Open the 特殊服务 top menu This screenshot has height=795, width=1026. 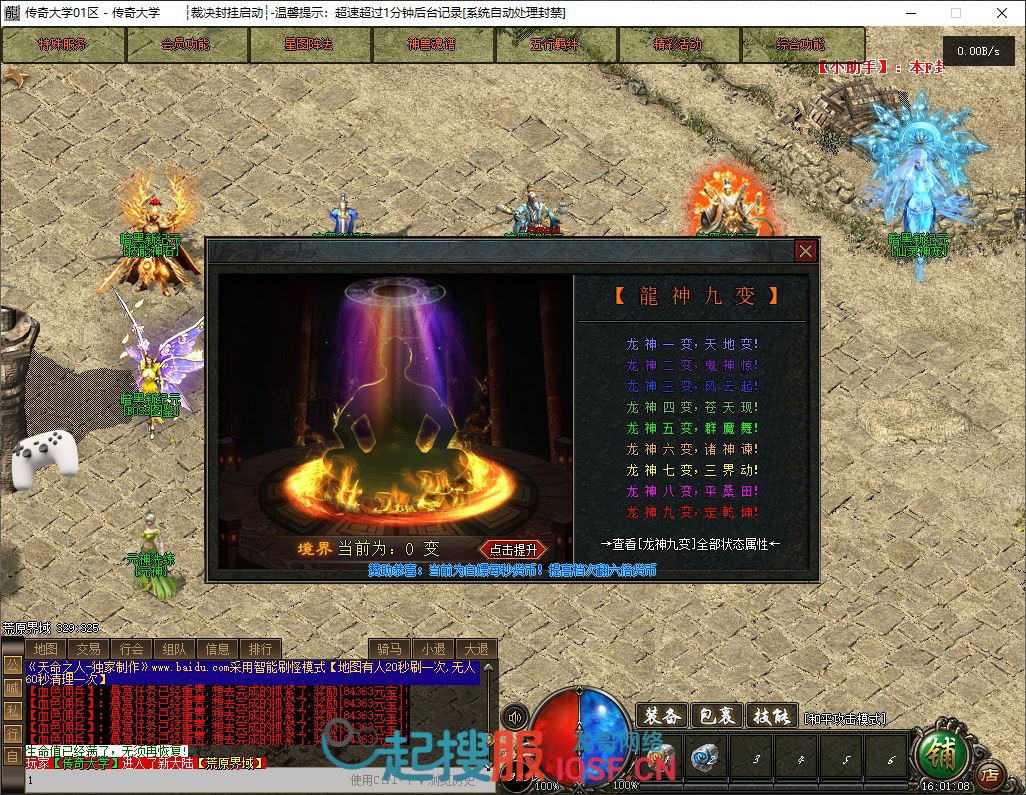[x=63, y=45]
